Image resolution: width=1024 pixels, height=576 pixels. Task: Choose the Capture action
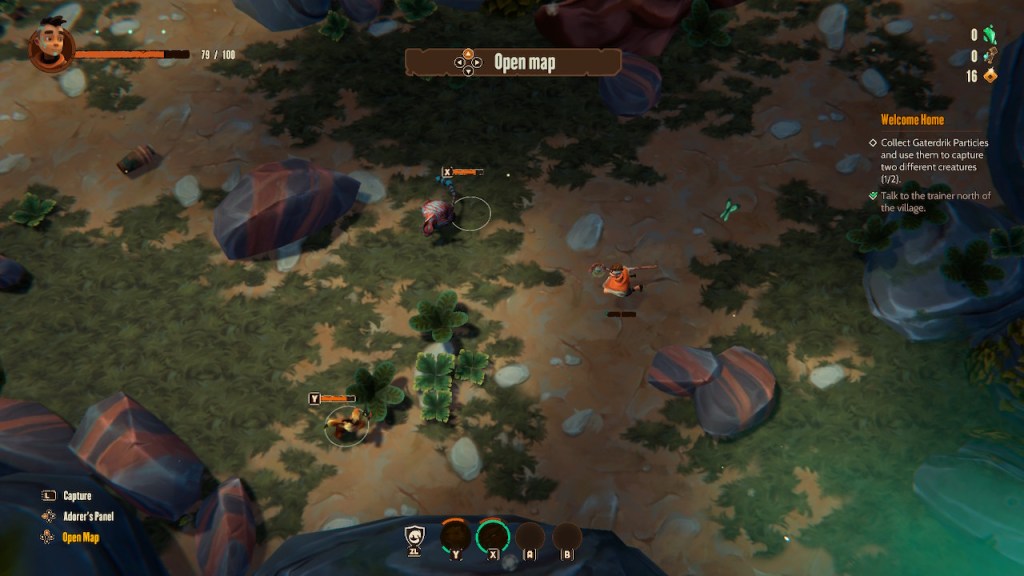pos(77,496)
